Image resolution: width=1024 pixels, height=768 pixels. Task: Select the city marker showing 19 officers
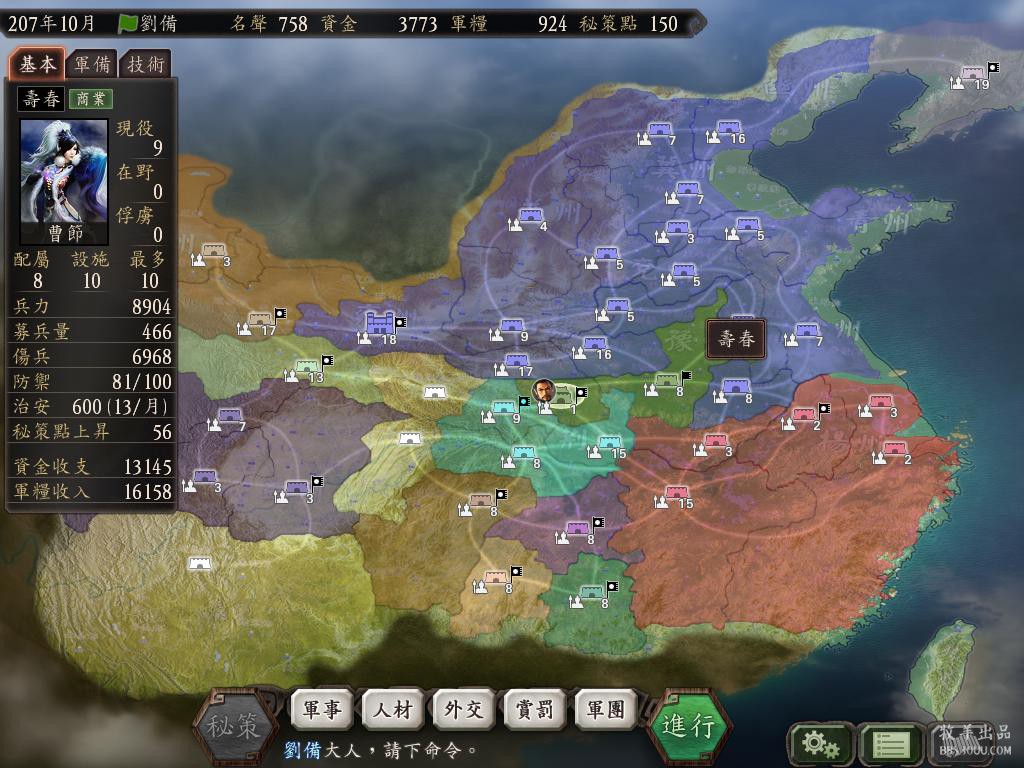pos(972,76)
